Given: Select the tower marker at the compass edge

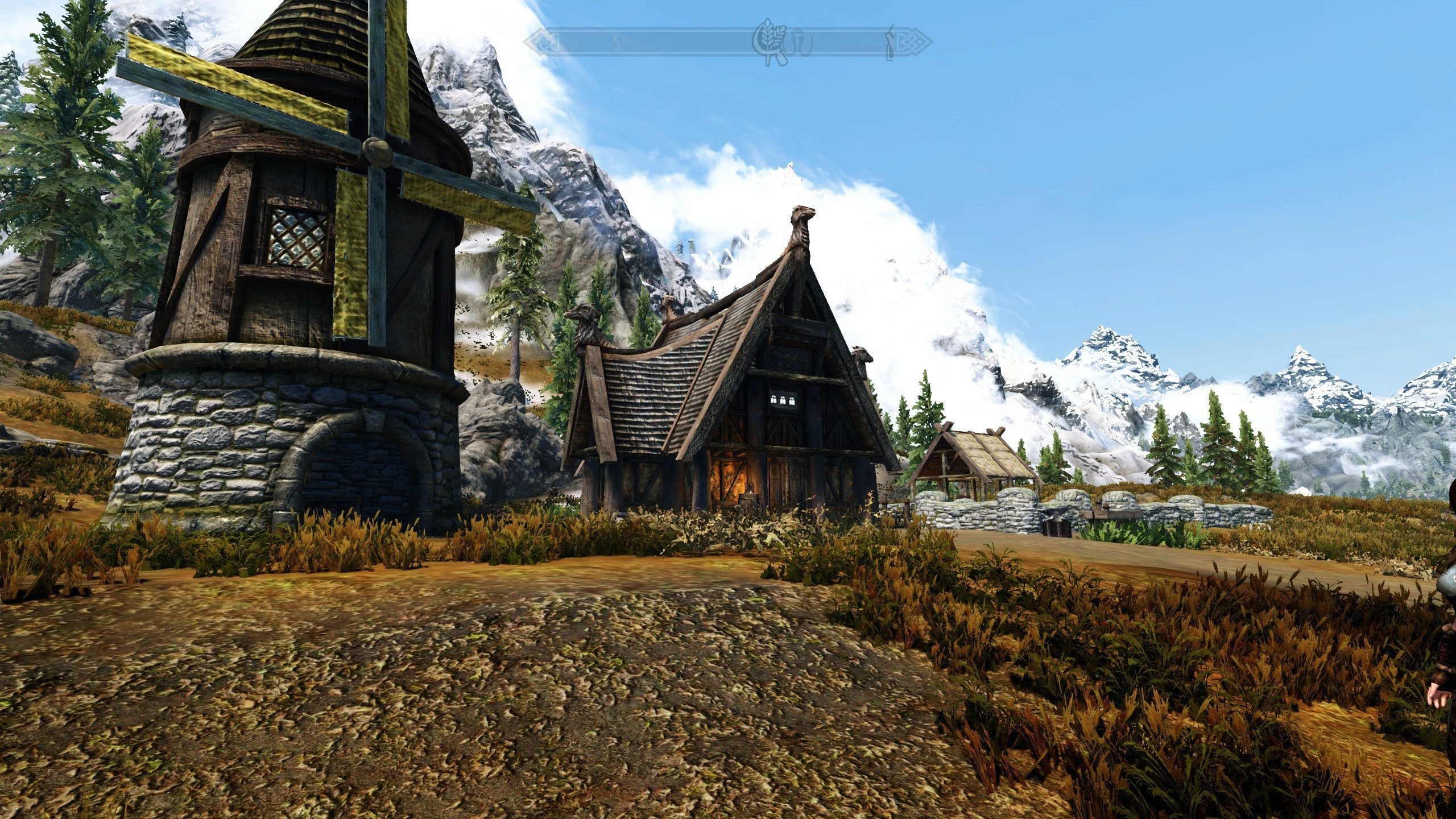Looking at the screenshot, I should (x=890, y=42).
